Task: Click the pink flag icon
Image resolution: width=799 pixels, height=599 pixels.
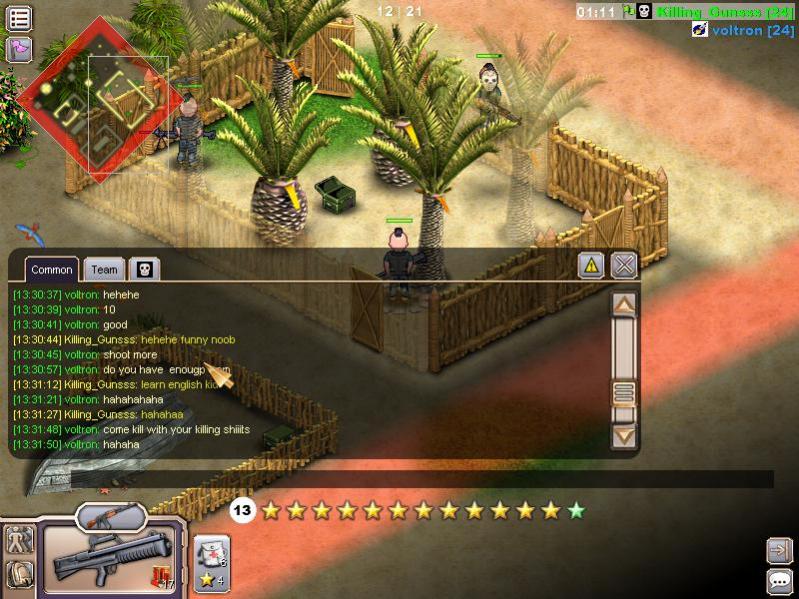Action: tap(19, 49)
